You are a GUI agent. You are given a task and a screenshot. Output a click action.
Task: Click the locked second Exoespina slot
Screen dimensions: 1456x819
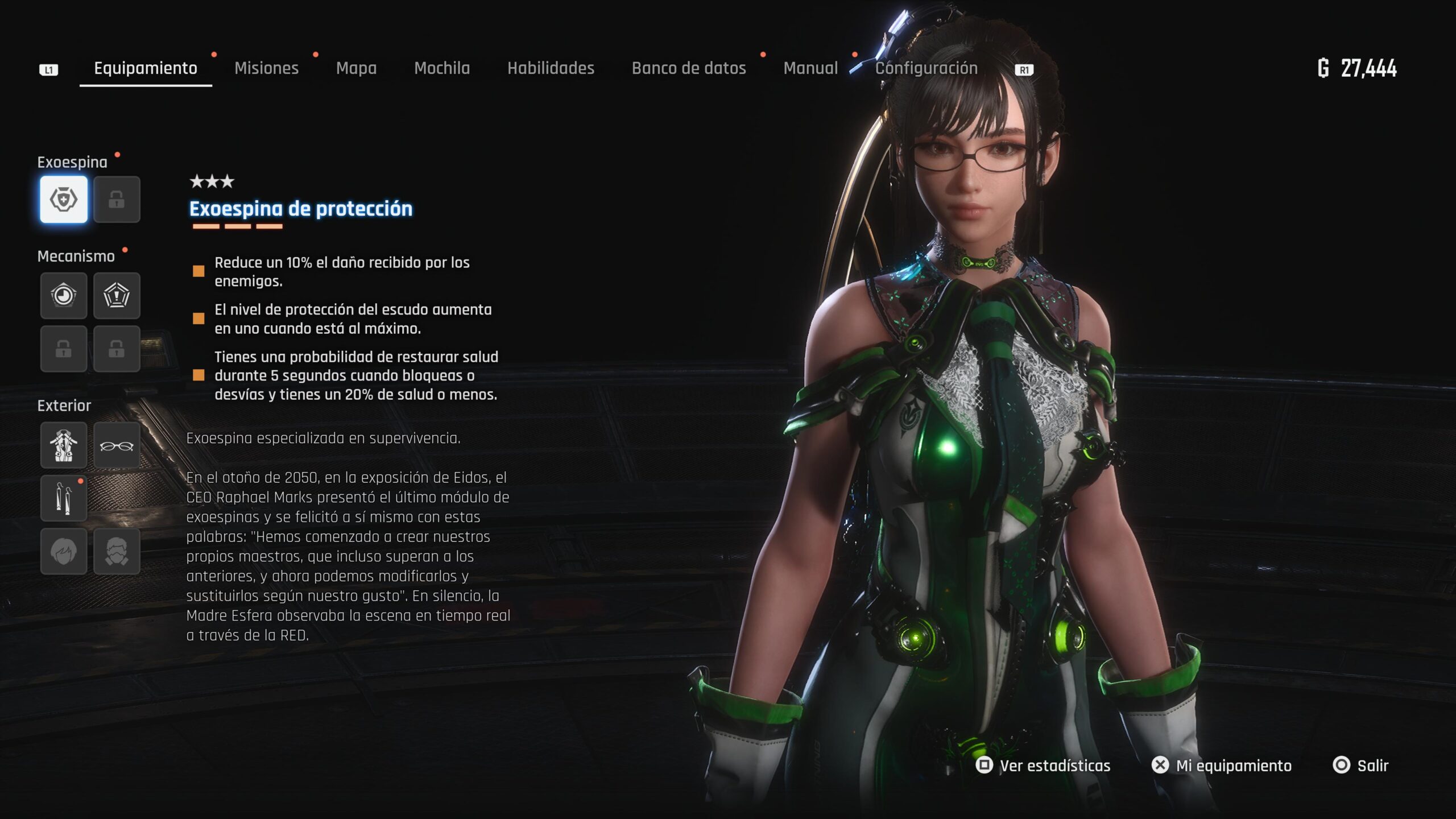tap(117, 199)
